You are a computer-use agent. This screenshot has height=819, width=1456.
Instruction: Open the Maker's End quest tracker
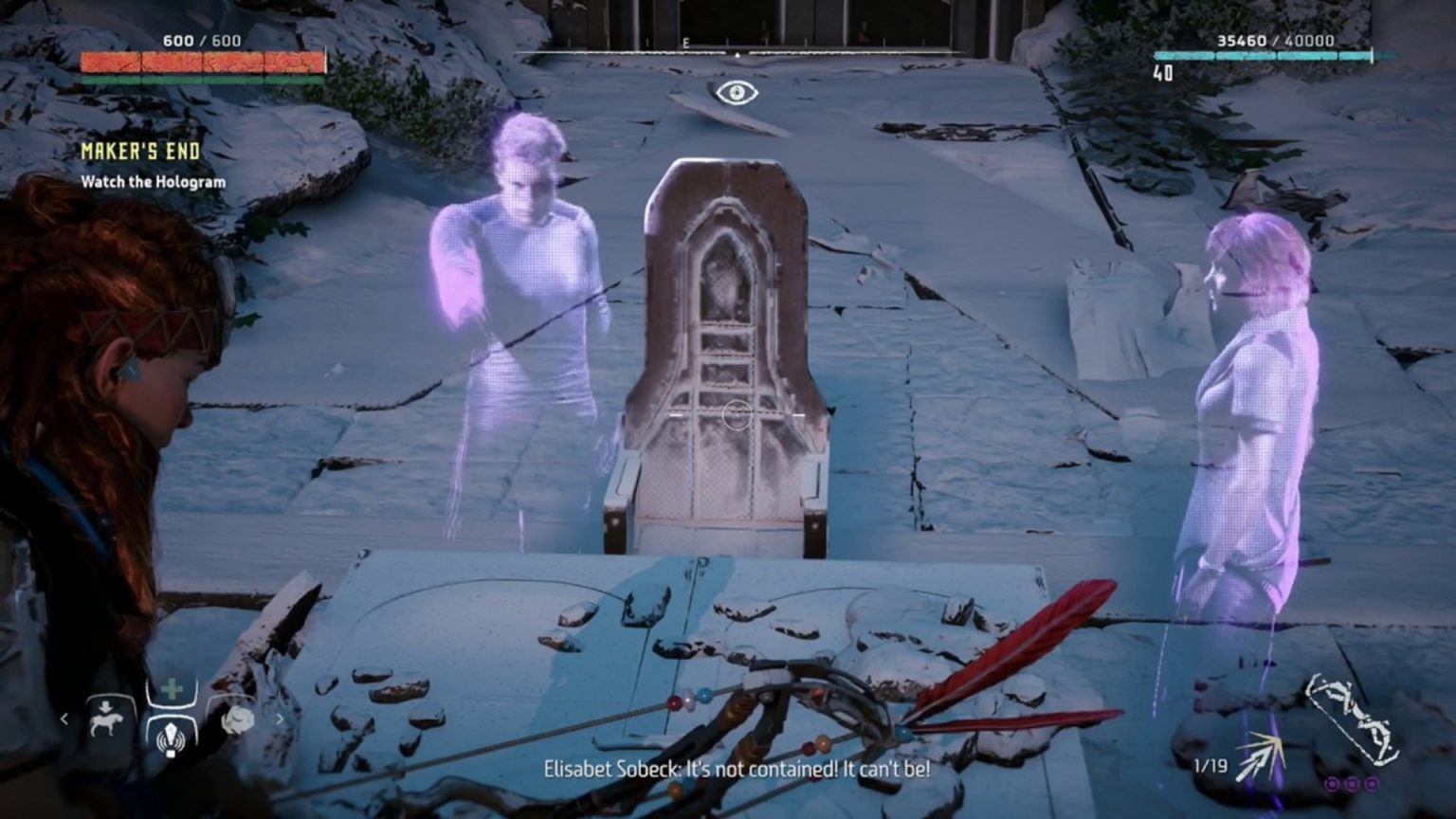tap(140, 152)
